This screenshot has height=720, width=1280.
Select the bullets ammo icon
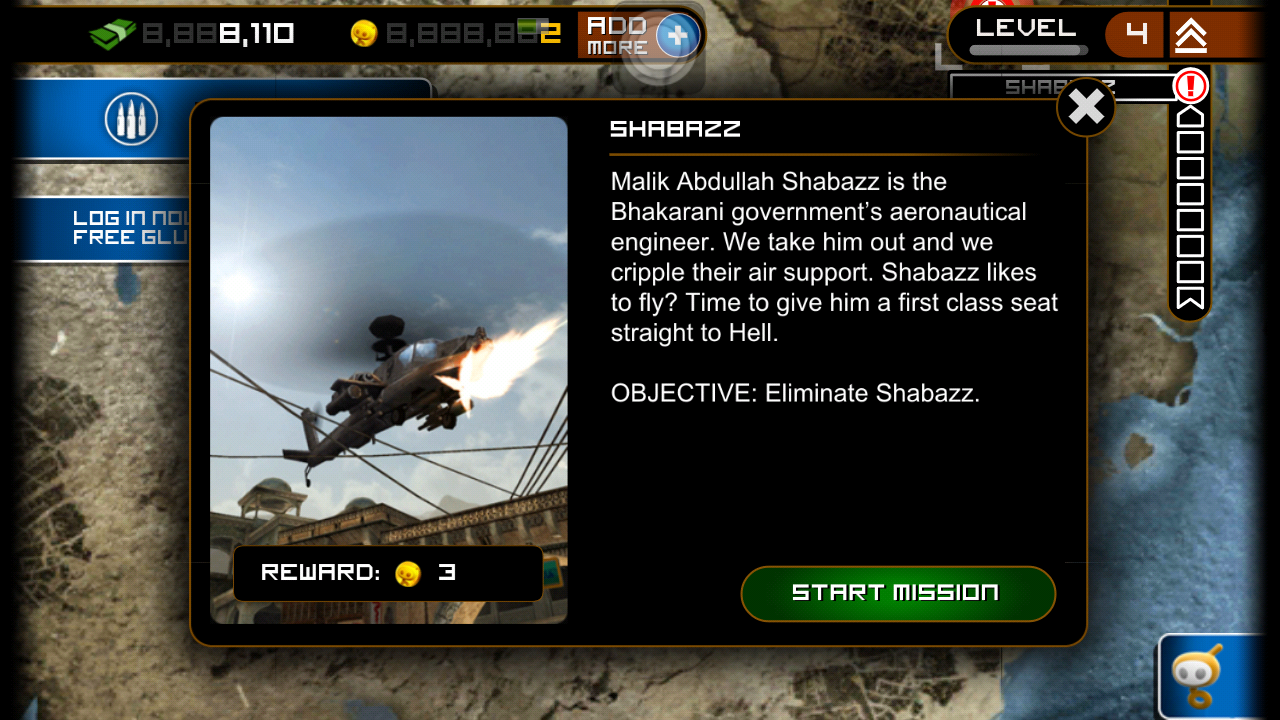point(131,120)
